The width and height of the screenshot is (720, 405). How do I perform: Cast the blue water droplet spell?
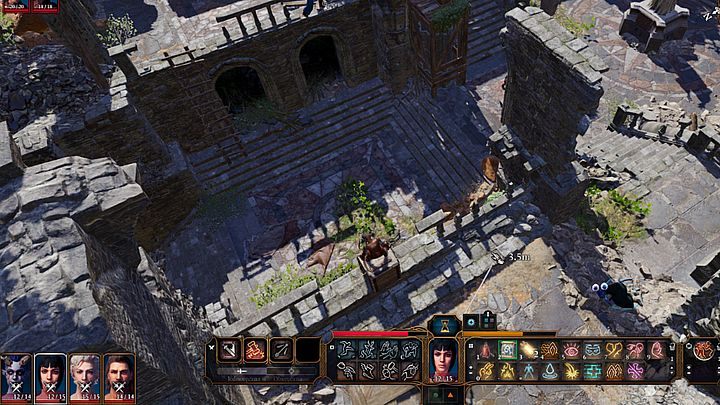pos(549,371)
